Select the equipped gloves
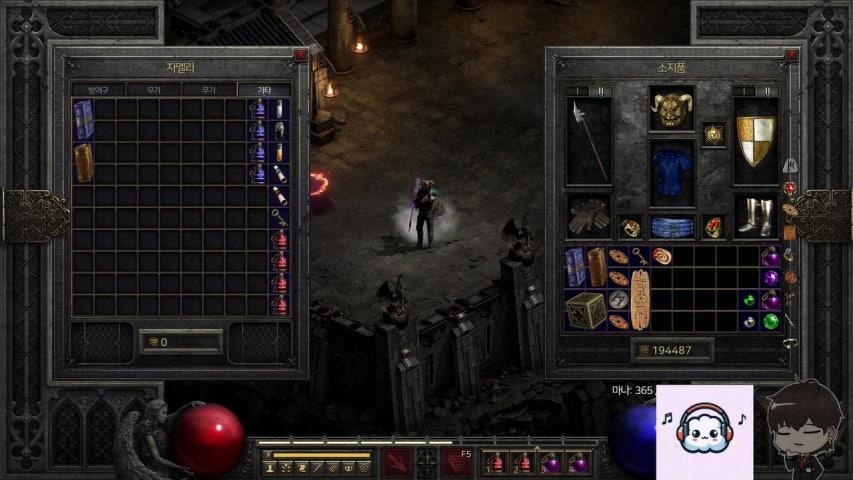Image resolution: width=853 pixels, height=480 pixels. [x=588, y=215]
